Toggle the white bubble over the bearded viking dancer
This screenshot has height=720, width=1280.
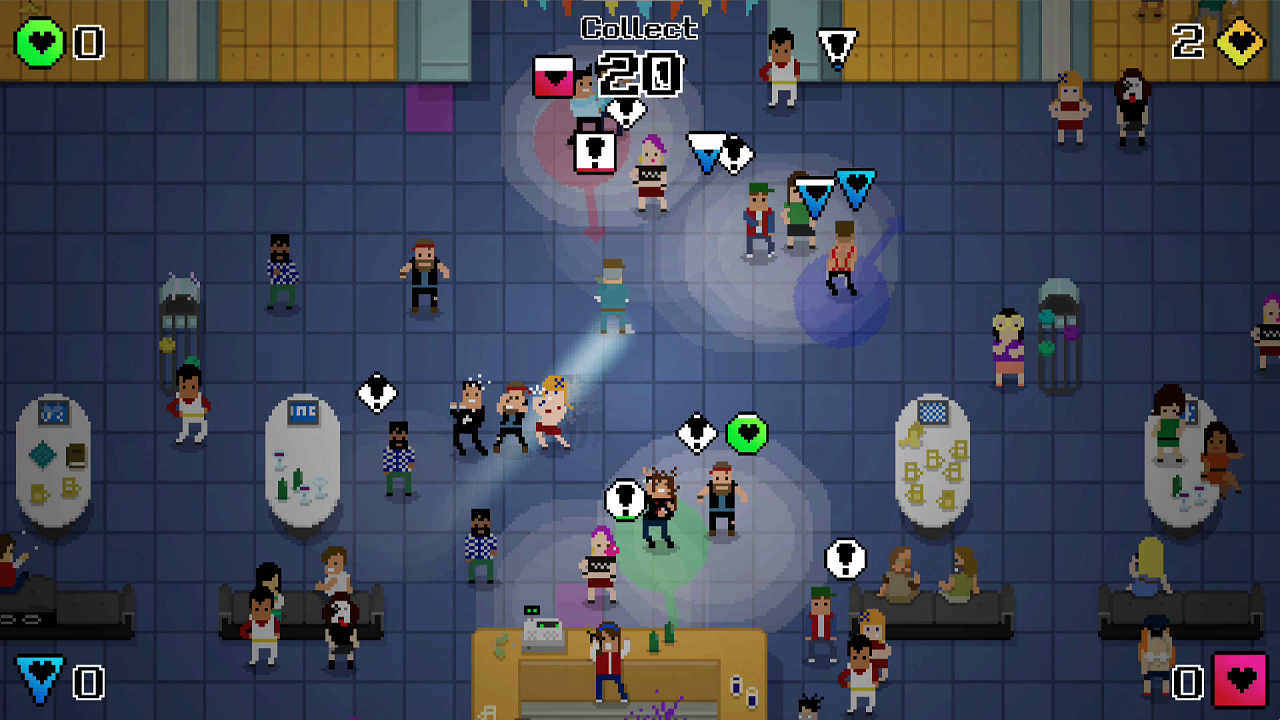(625, 497)
